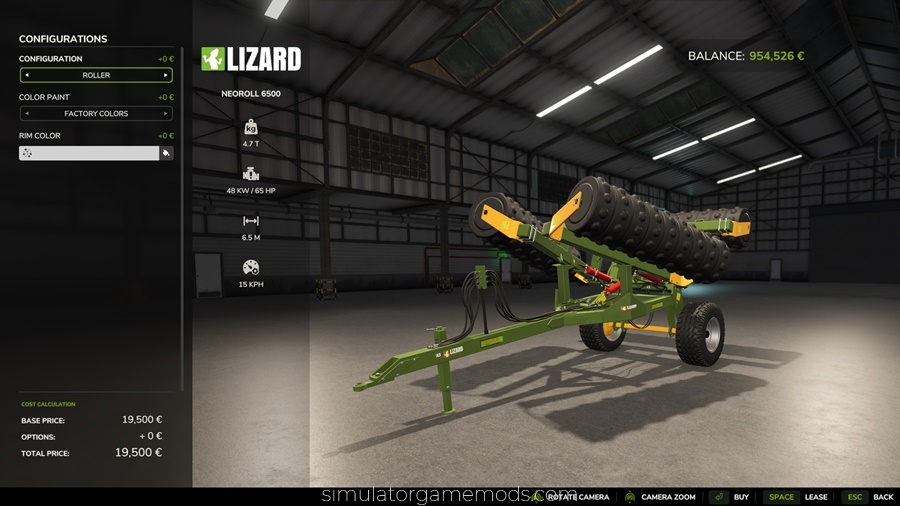Choose the previous Color Paint option
The image size is (900, 506).
coord(26,114)
